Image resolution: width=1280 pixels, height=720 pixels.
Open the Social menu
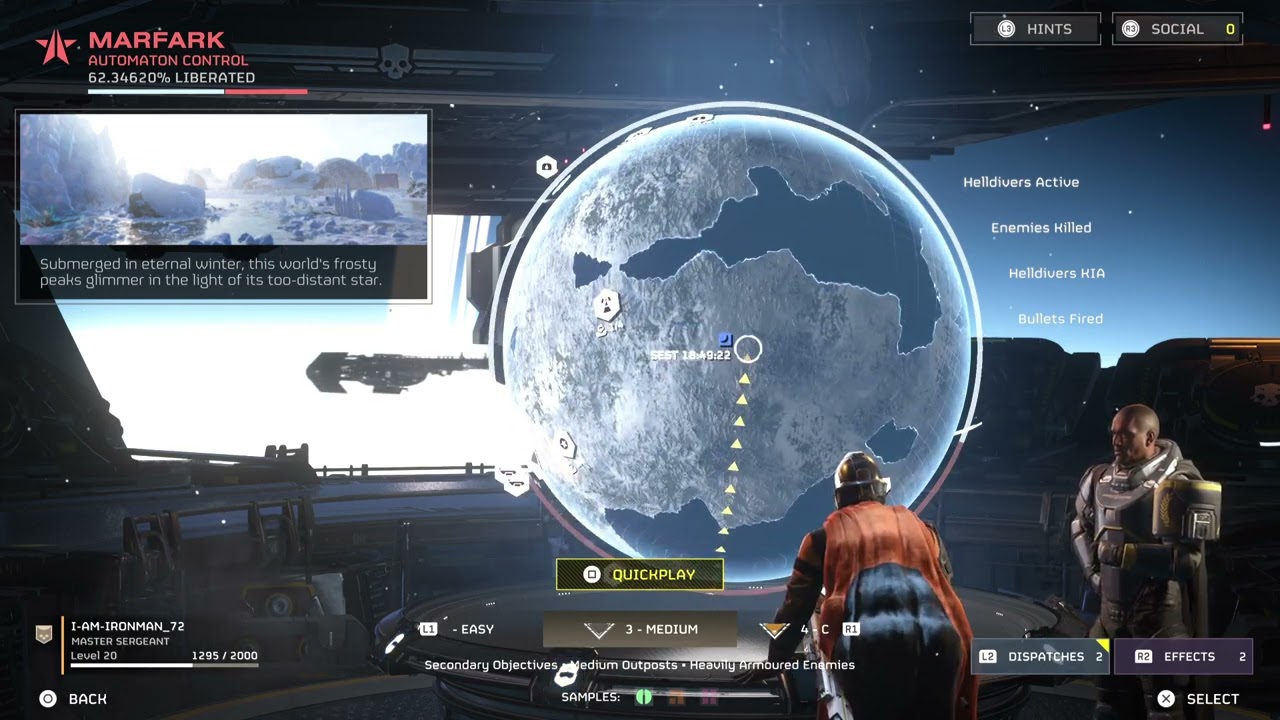tap(1177, 29)
